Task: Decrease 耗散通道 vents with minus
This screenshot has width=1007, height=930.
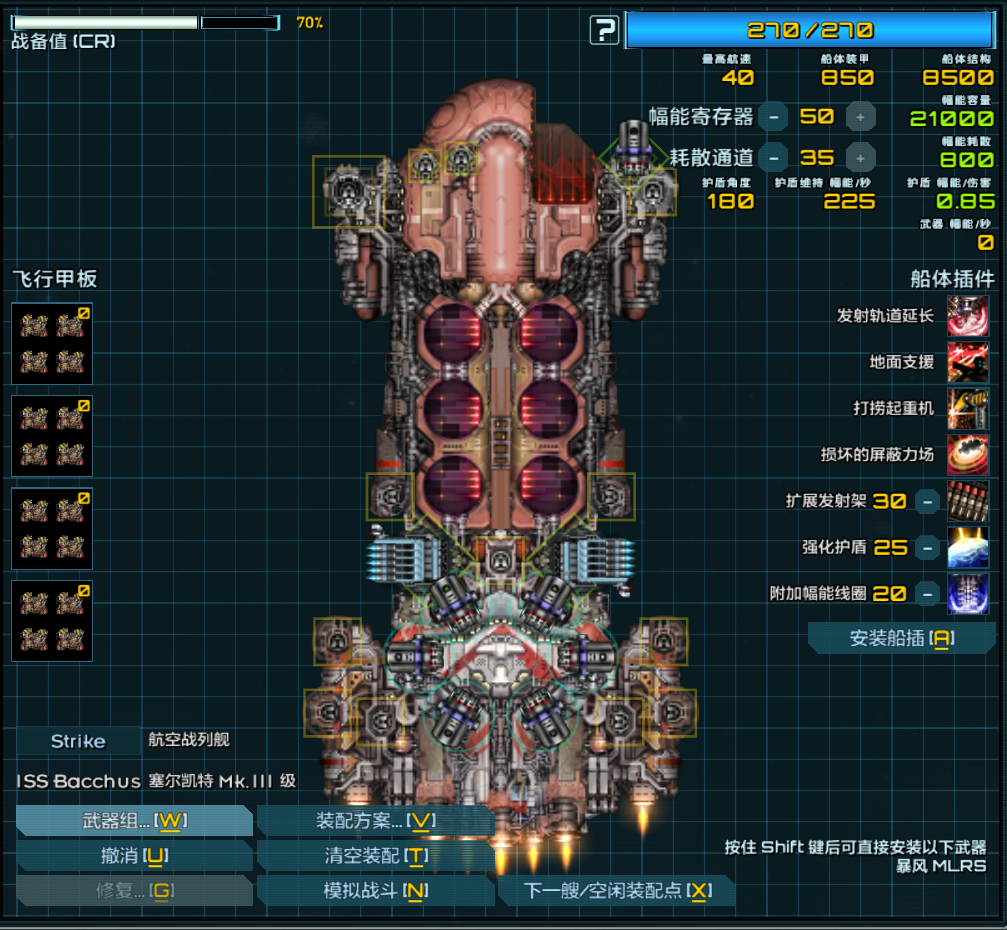Action: [772, 157]
